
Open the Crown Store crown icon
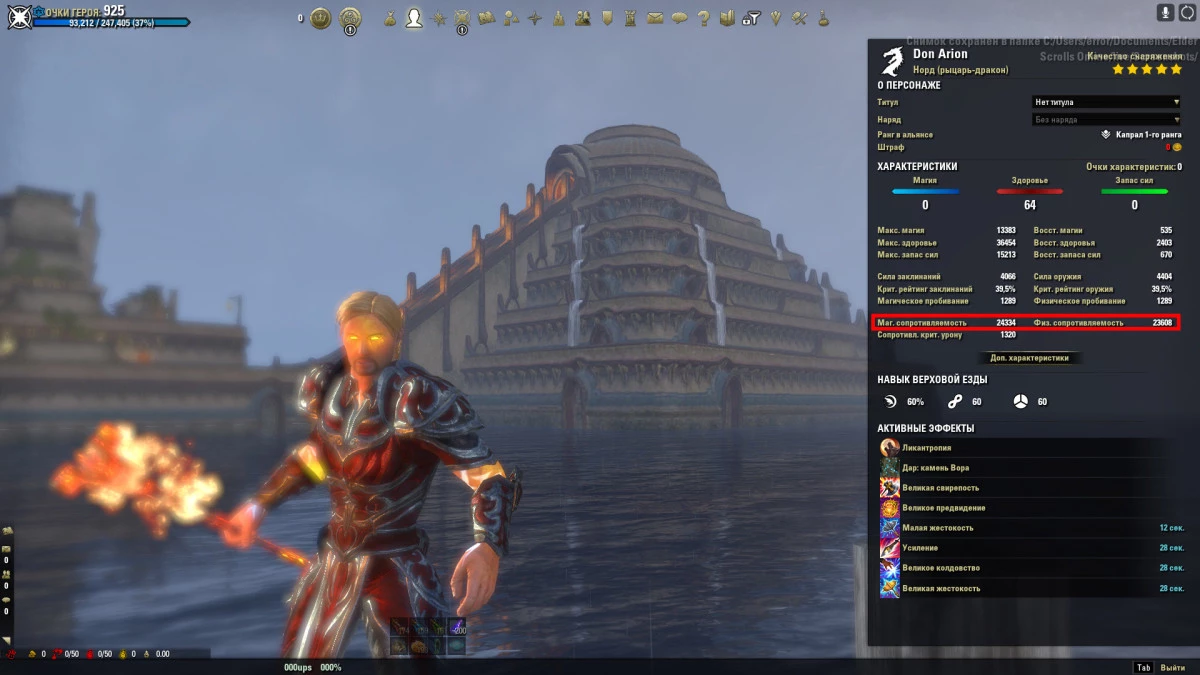[x=320, y=18]
